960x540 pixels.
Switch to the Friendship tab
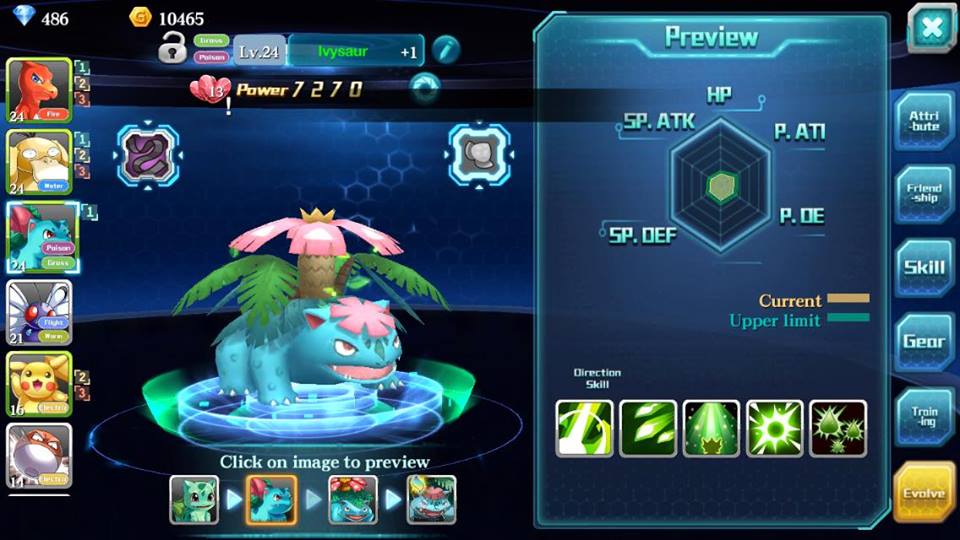coord(923,194)
